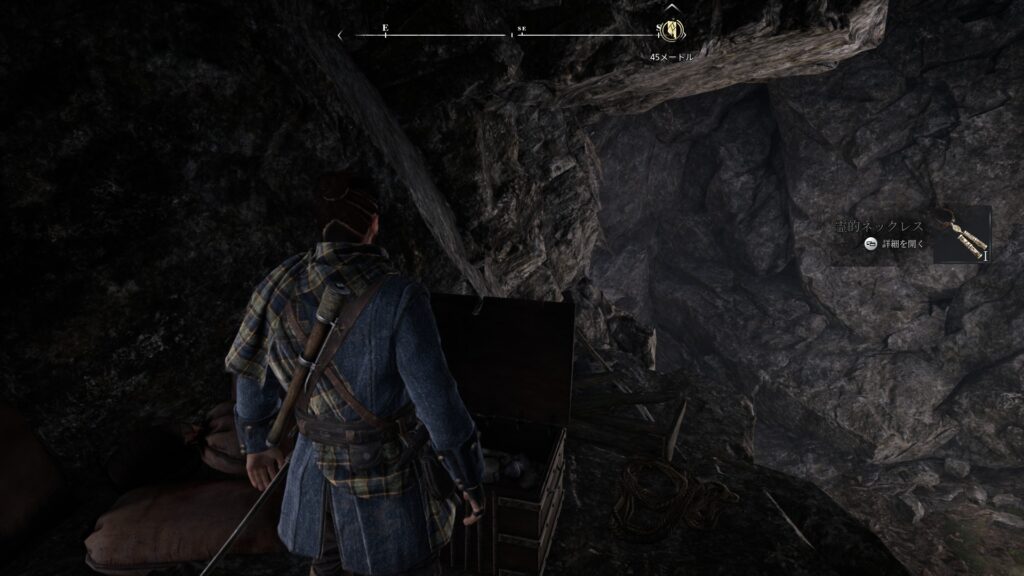Click the compass direction bar

click(x=500, y=35)
